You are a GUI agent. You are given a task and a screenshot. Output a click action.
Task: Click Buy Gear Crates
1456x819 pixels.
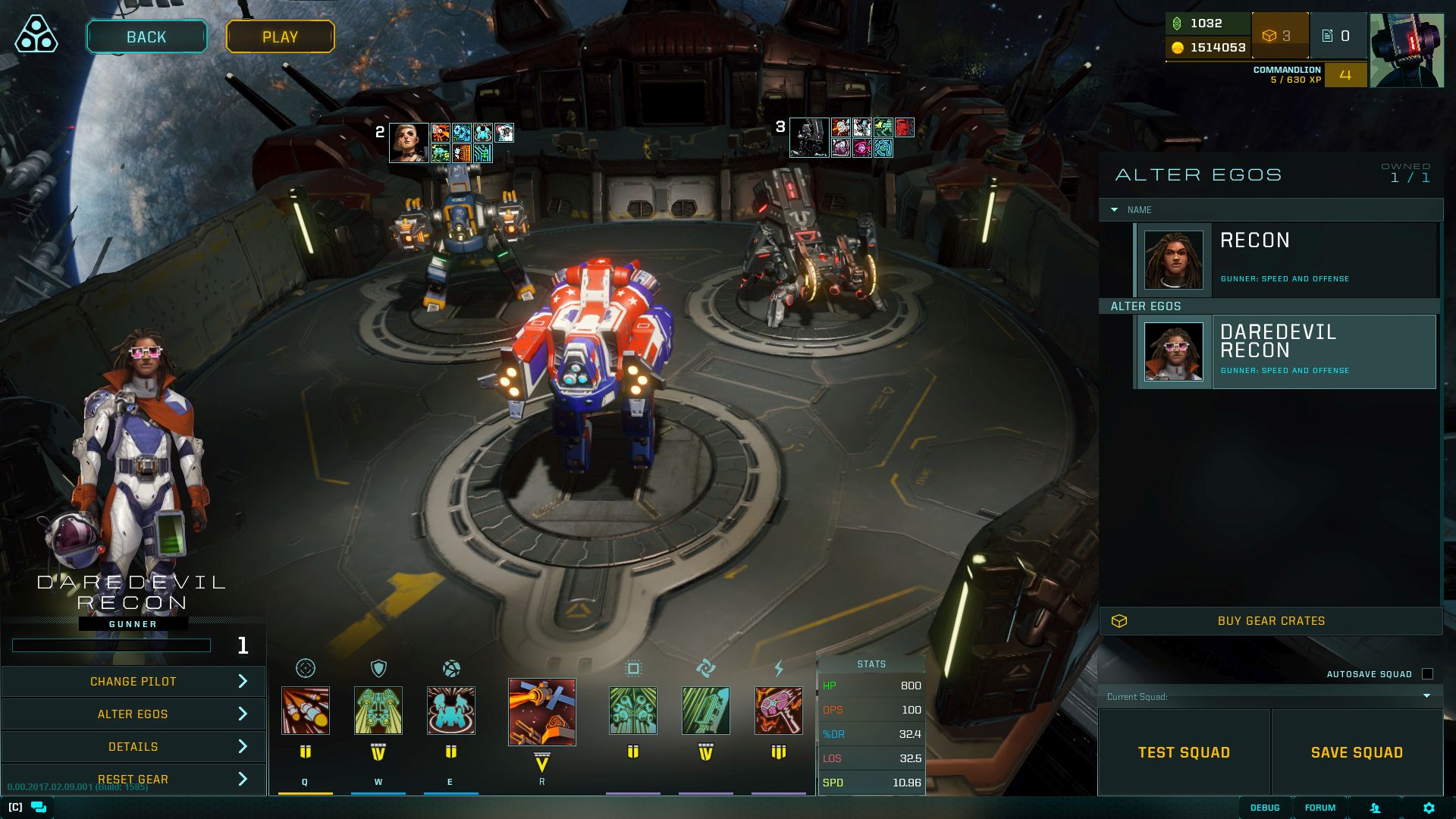point(1271,621)
